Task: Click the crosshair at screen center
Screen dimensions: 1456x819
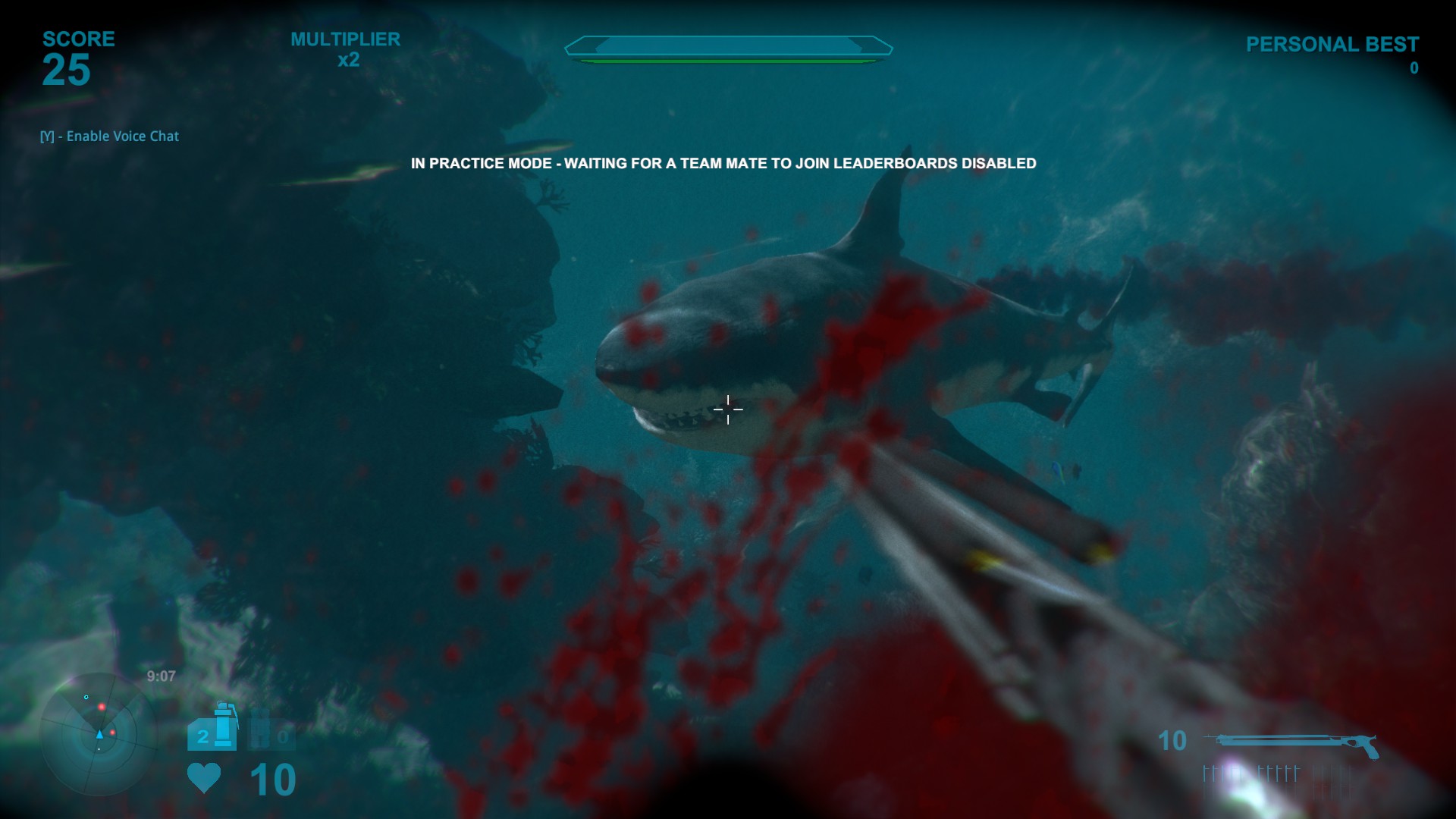Action: click(728, 409)
